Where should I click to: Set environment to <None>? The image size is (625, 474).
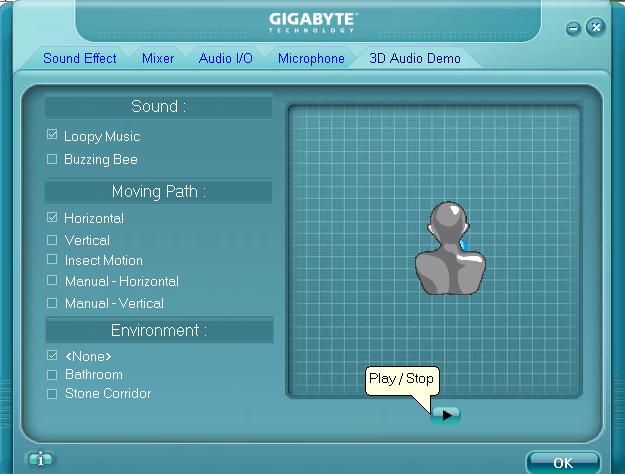52,355
